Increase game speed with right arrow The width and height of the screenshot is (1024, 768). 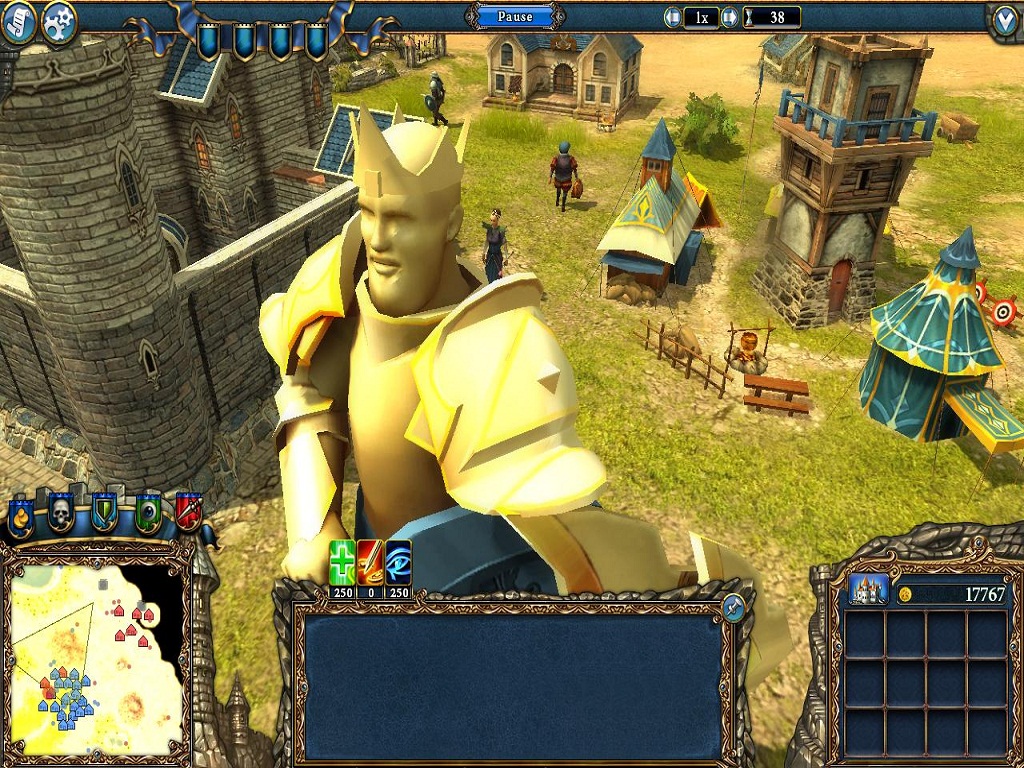(x=730, y=17)
